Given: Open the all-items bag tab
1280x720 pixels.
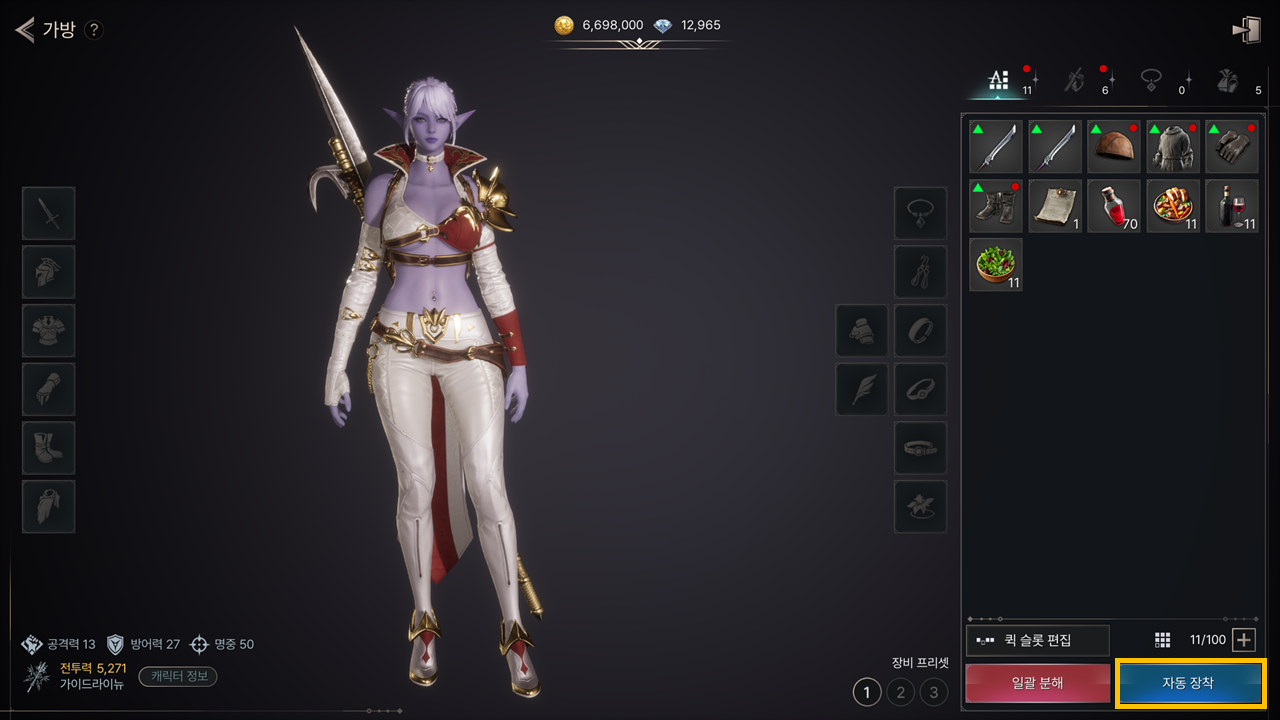Looking at the screenshot, I should point(999,81).
